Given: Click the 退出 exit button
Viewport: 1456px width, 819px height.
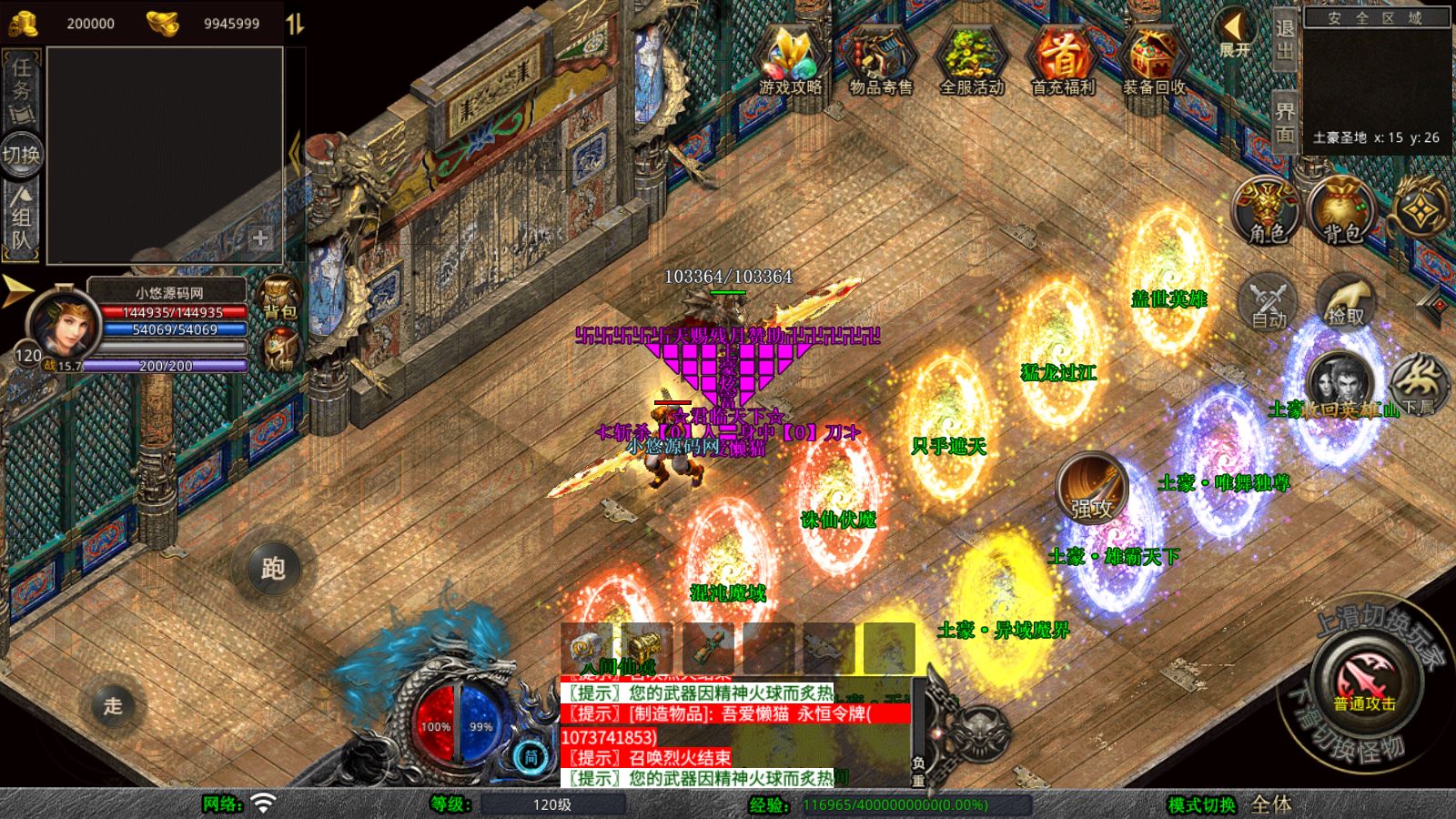Looking at the screenshot, I should (1284, 40).
